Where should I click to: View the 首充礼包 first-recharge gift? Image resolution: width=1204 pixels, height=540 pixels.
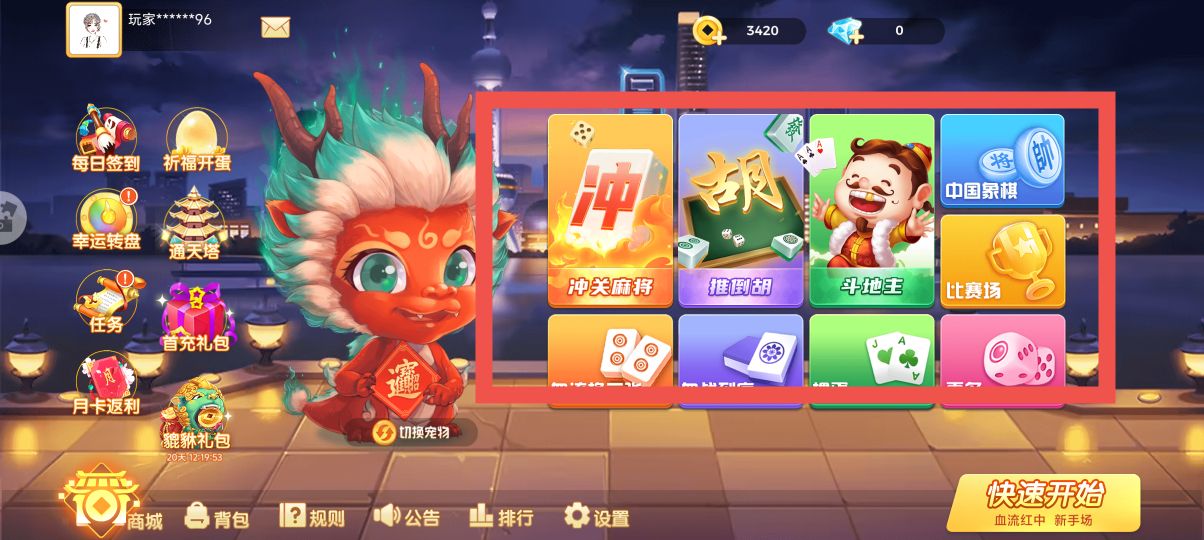[x=194, y=315]
